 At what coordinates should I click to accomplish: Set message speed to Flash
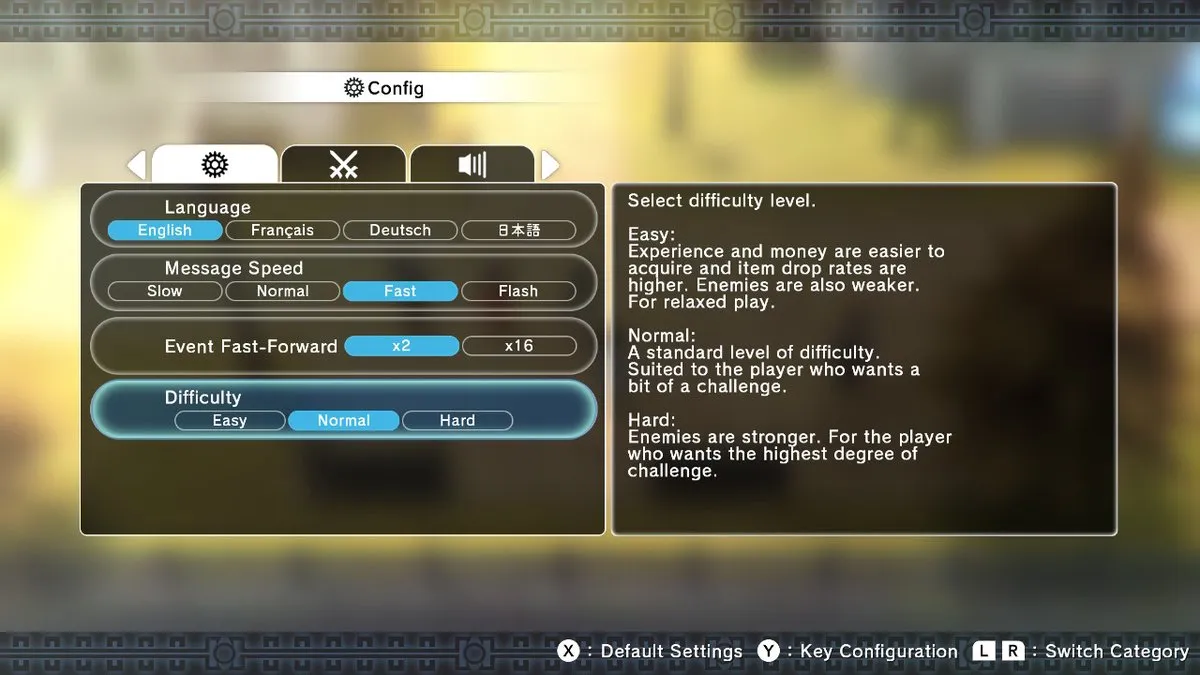518,291
